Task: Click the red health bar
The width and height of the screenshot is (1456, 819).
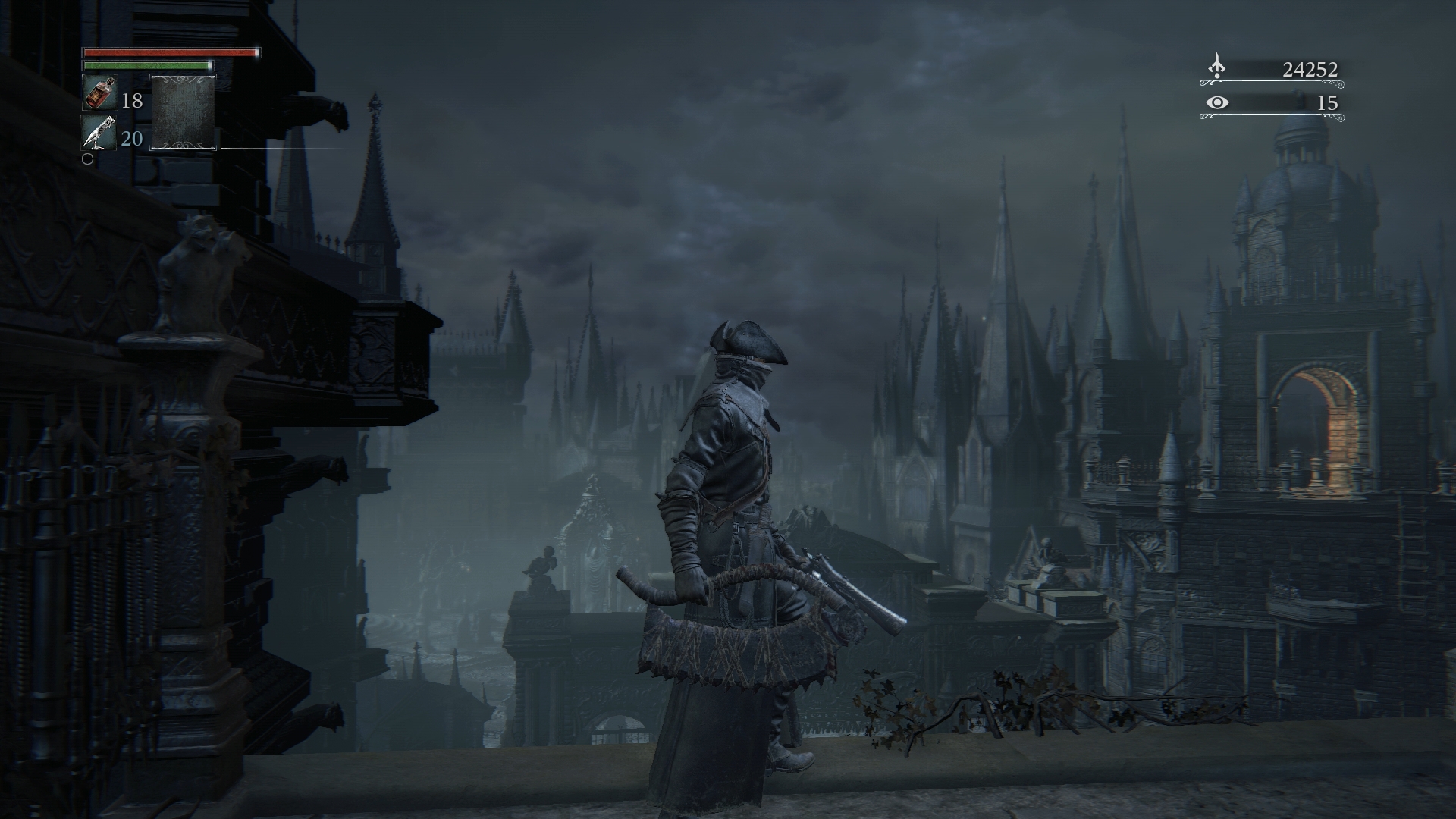Action: pyautogui.click(x=168, y=54)
